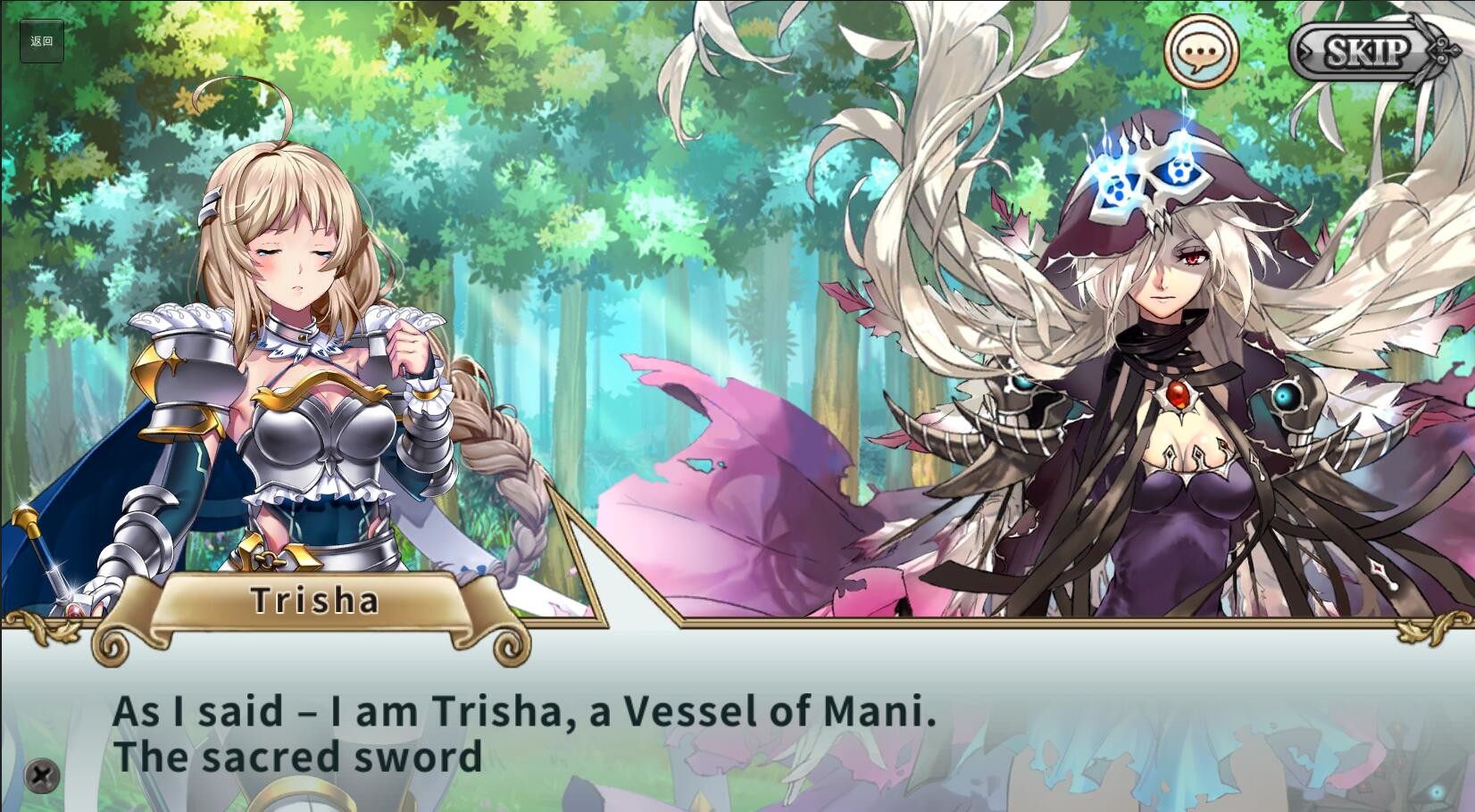This screenshot has height=812, width=1475.
Task: Select the arrow ornament on the SKIP banner
Action: click(x=1444, y=51)
